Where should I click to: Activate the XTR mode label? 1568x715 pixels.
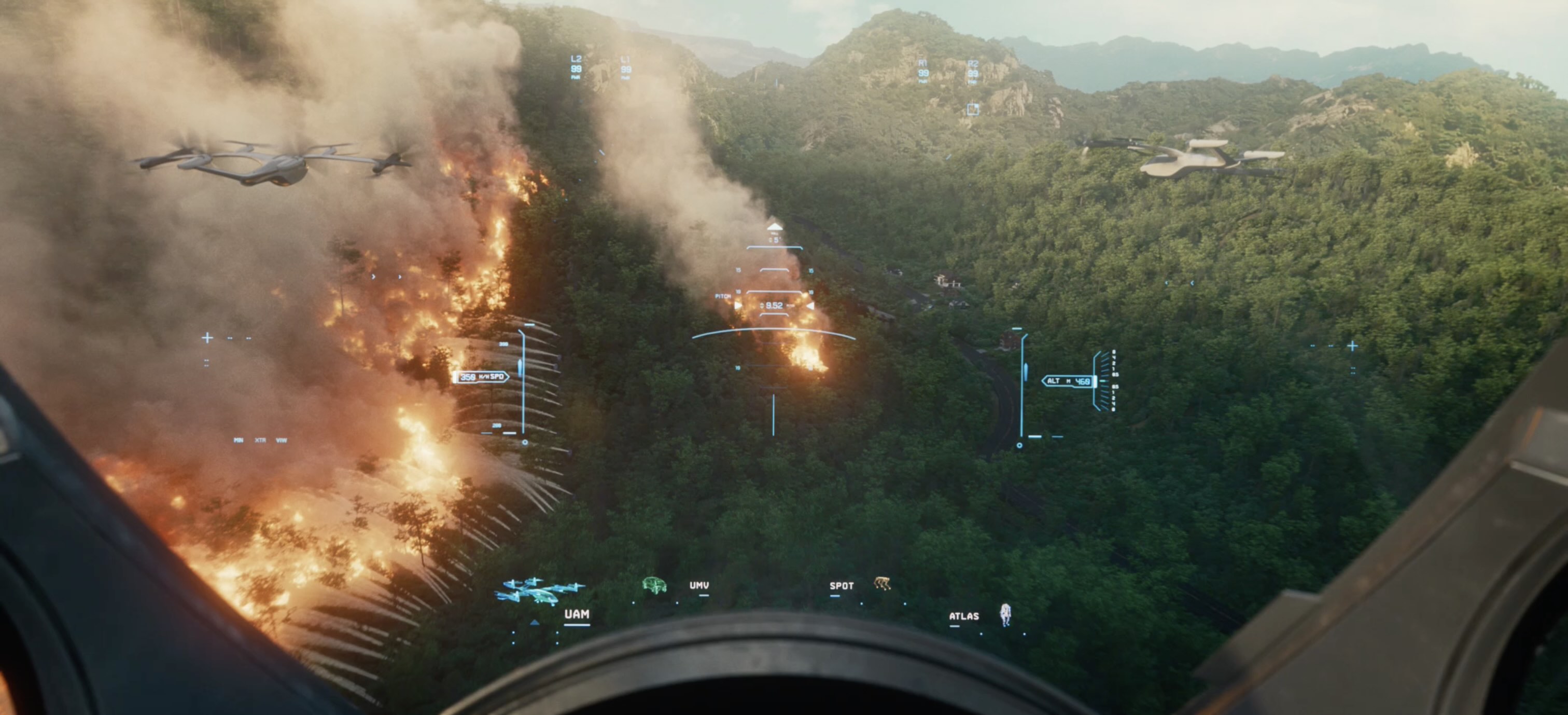coord(260,439)
